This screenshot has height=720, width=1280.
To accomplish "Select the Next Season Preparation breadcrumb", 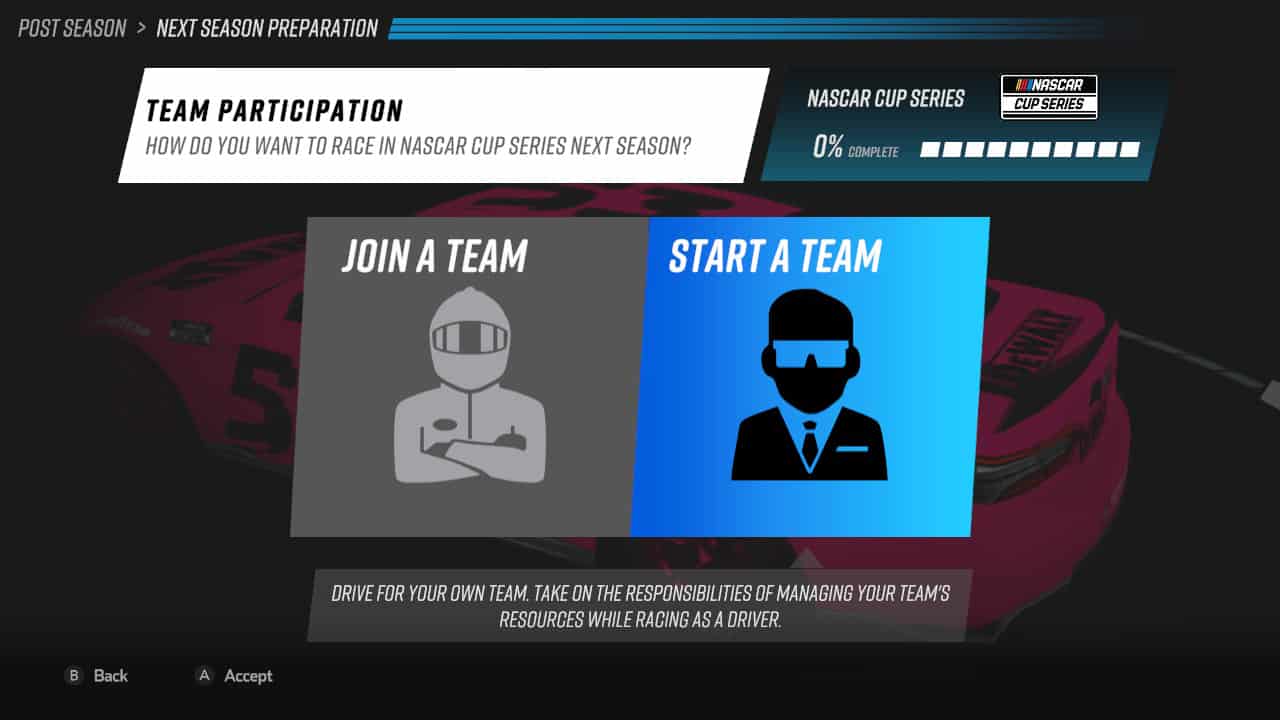I will coord(266,29).
